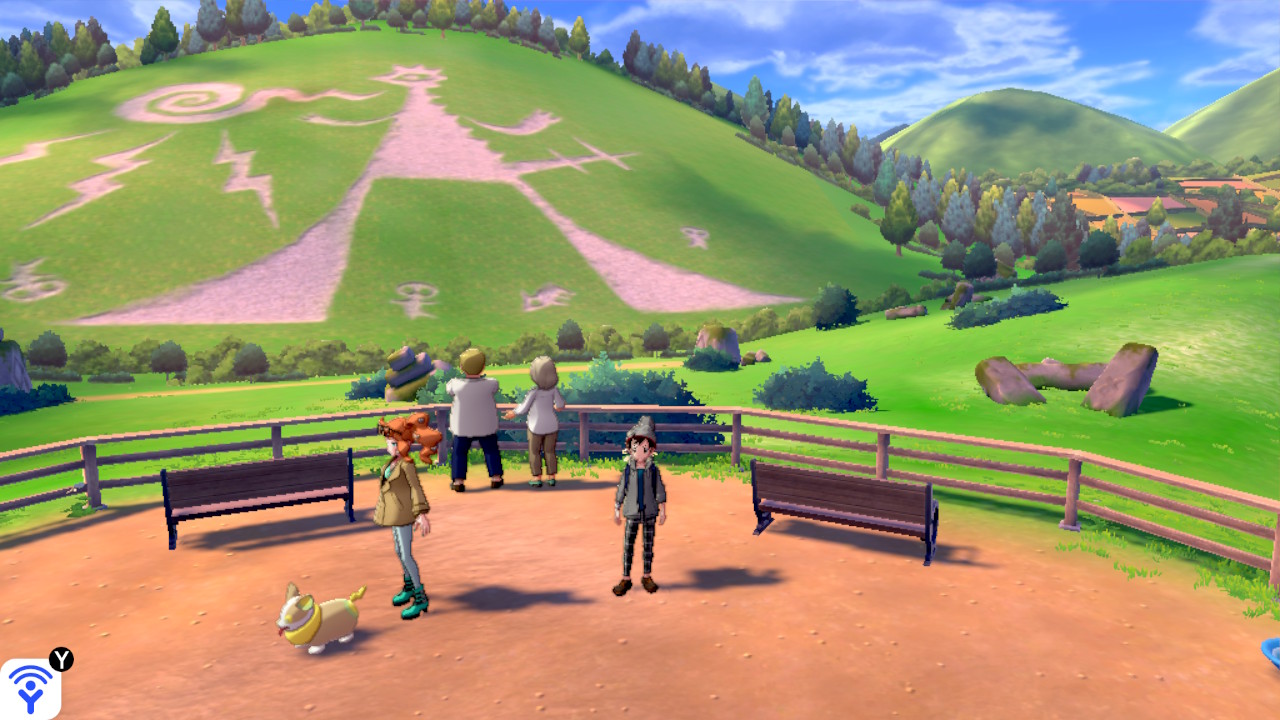Image resolution: width=1280 pixels, height=720 pixels.
Task: Open the Y-Comm wireless icon
Action: click(x=31, y=688)
